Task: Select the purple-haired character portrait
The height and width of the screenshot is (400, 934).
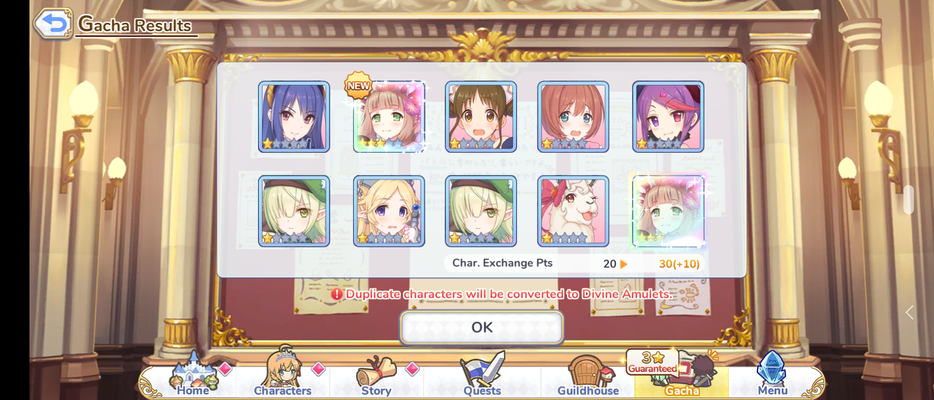Action: click(668, 117)
